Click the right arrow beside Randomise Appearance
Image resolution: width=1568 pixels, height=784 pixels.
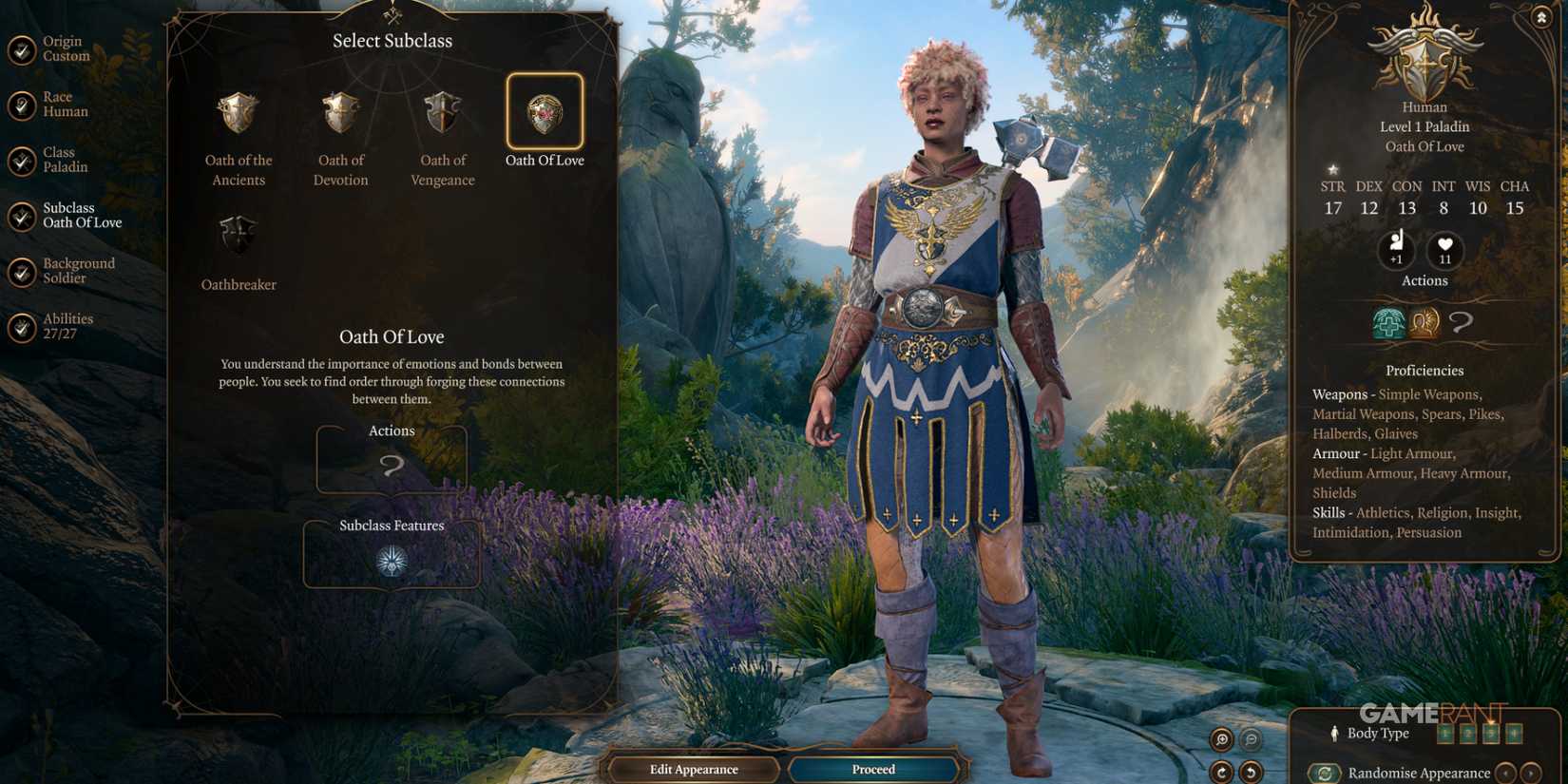point(1528,773)
